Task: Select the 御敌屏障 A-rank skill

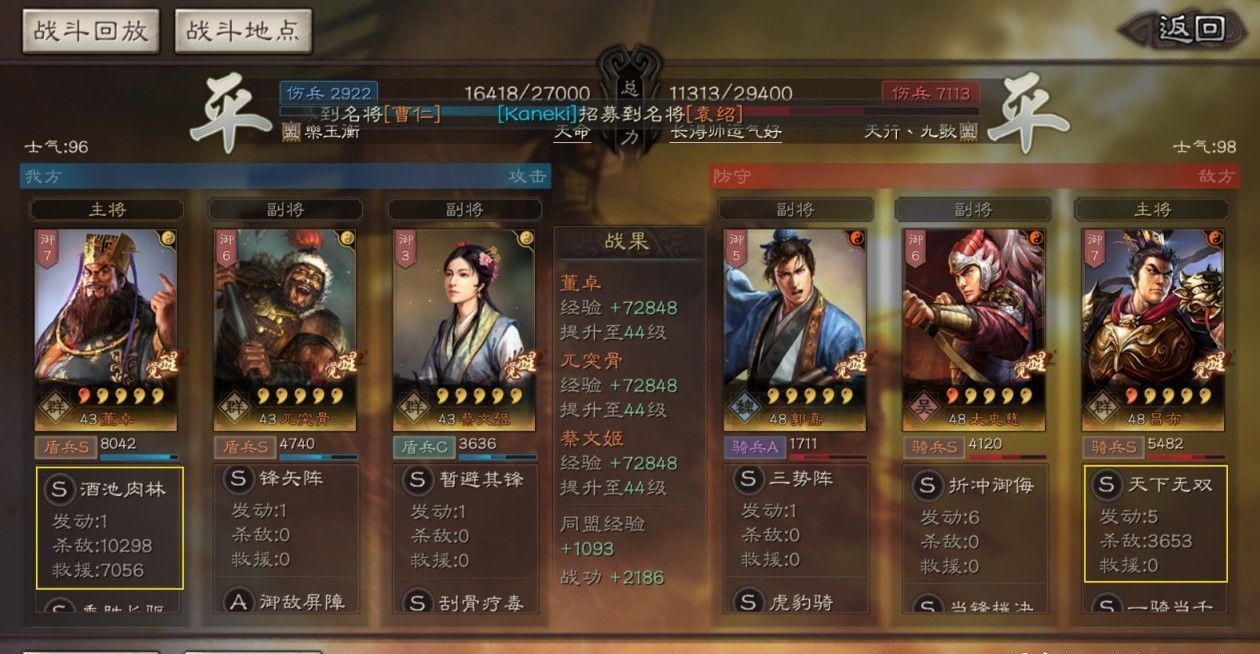Action: (x=285, y=602)
